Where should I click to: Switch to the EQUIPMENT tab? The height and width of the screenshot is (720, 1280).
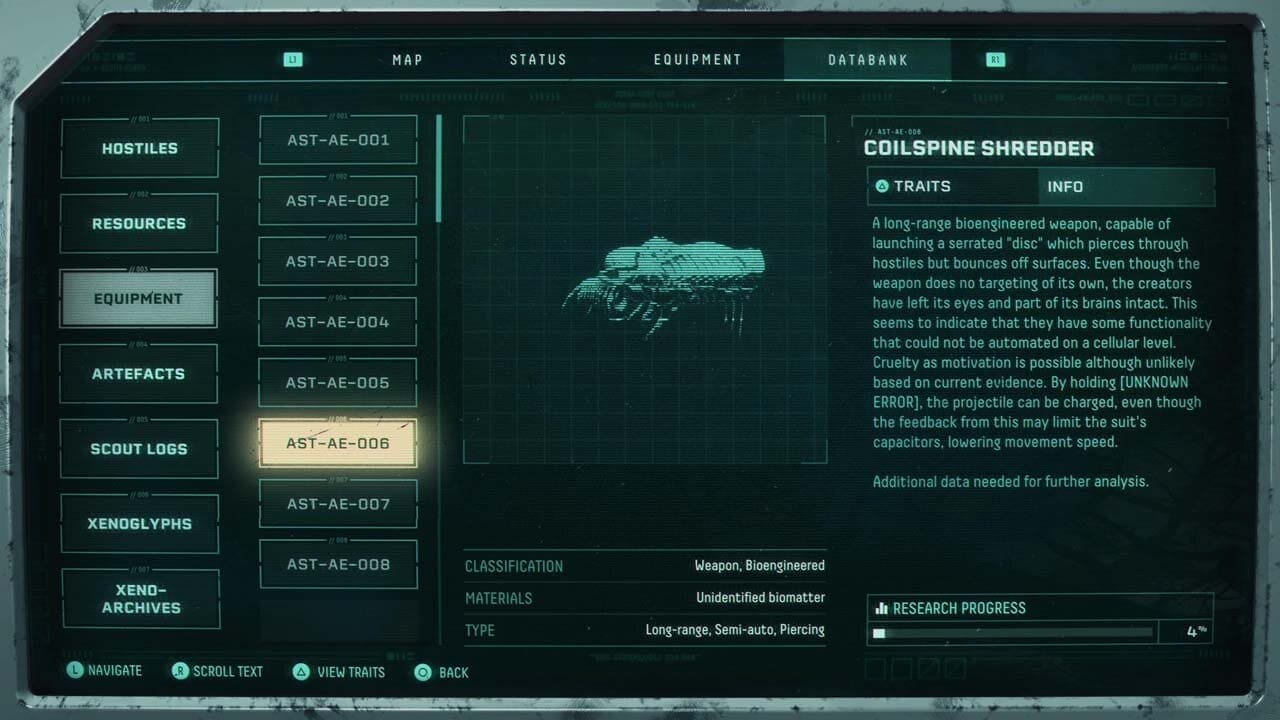[698, 59]
